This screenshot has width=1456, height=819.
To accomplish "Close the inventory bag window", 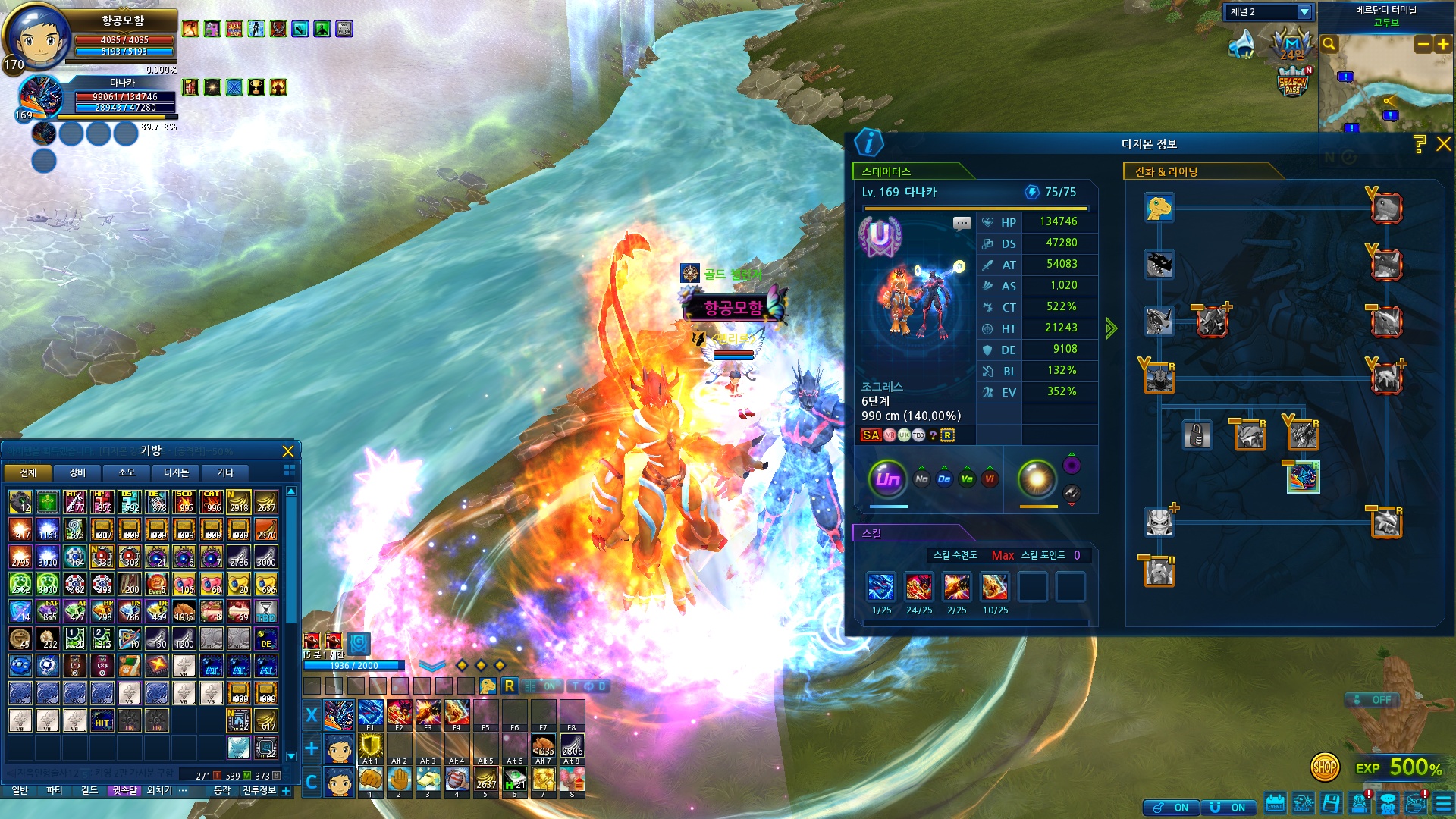I will (288, 451).
